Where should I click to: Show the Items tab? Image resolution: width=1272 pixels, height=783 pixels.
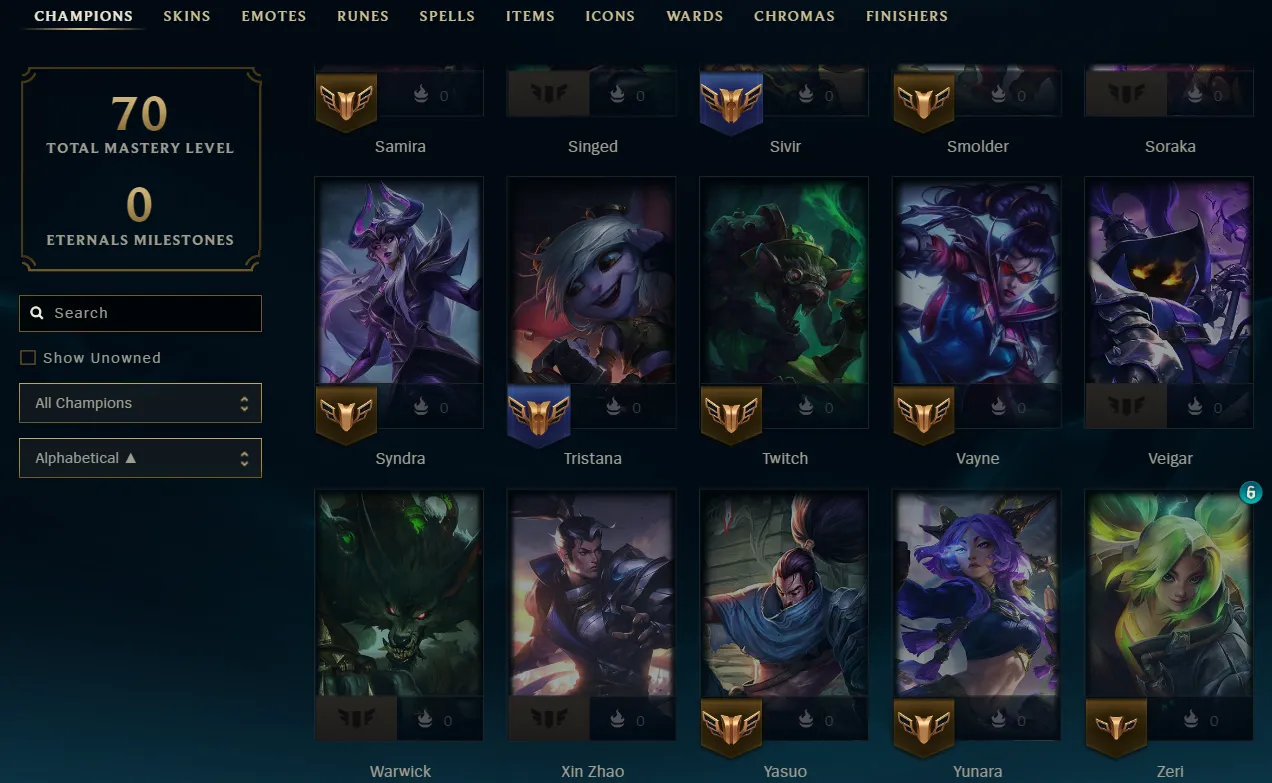pos(530,16)
